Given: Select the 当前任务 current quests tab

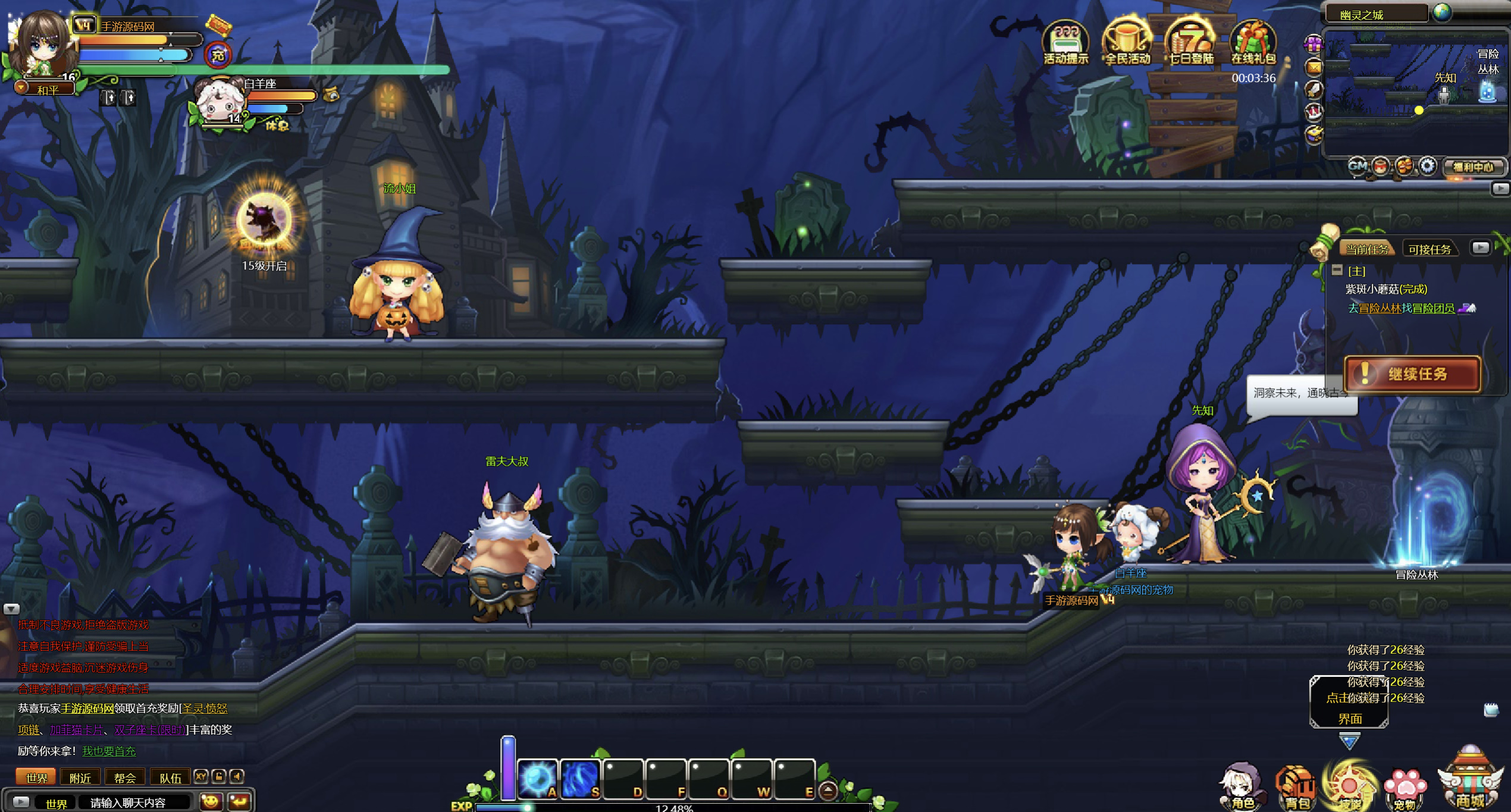Looking at the screenshot, I should click(1367, 249).
